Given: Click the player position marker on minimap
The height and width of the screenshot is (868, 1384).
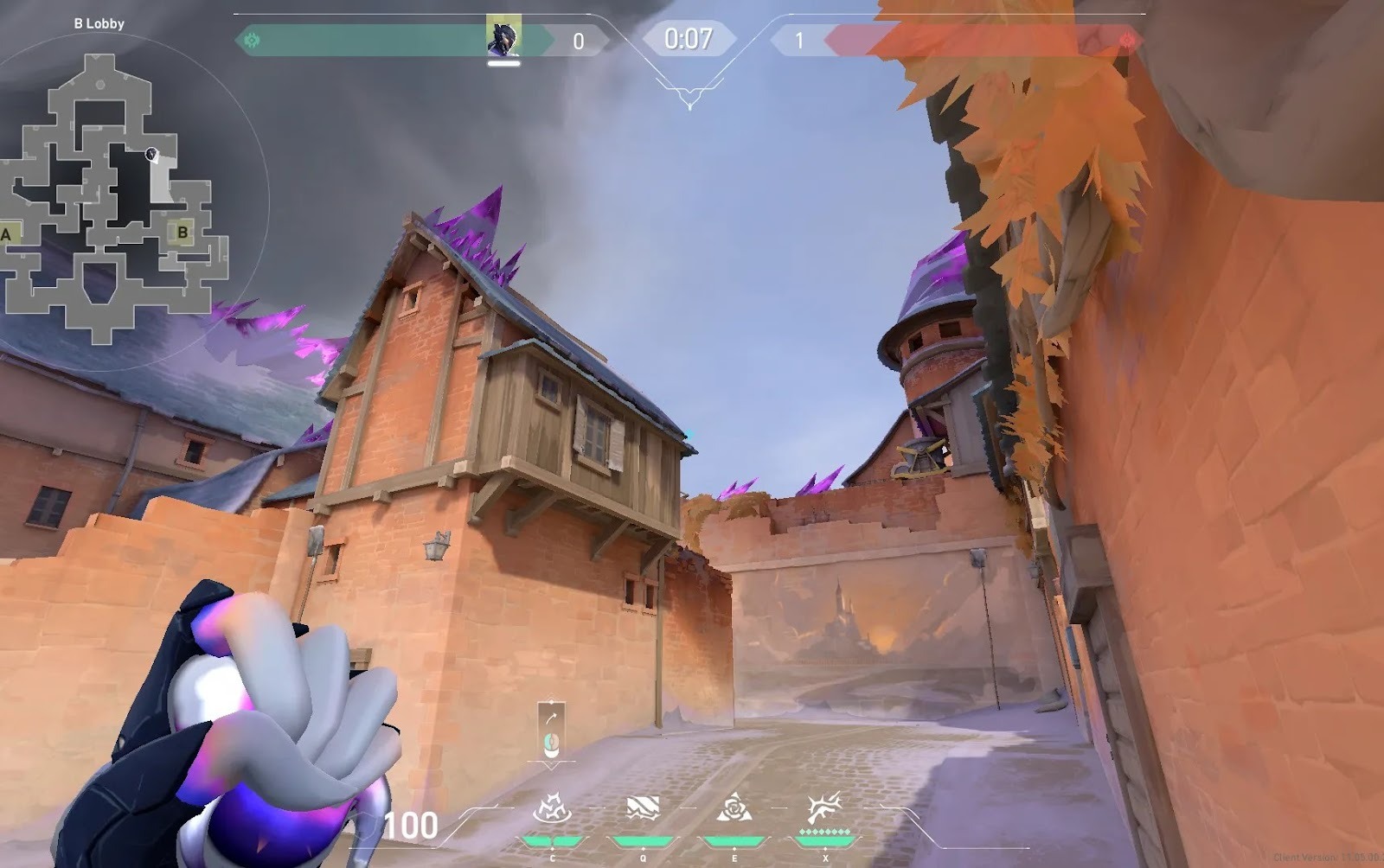Looking at the screenshot, I should [x=151, y=155].
